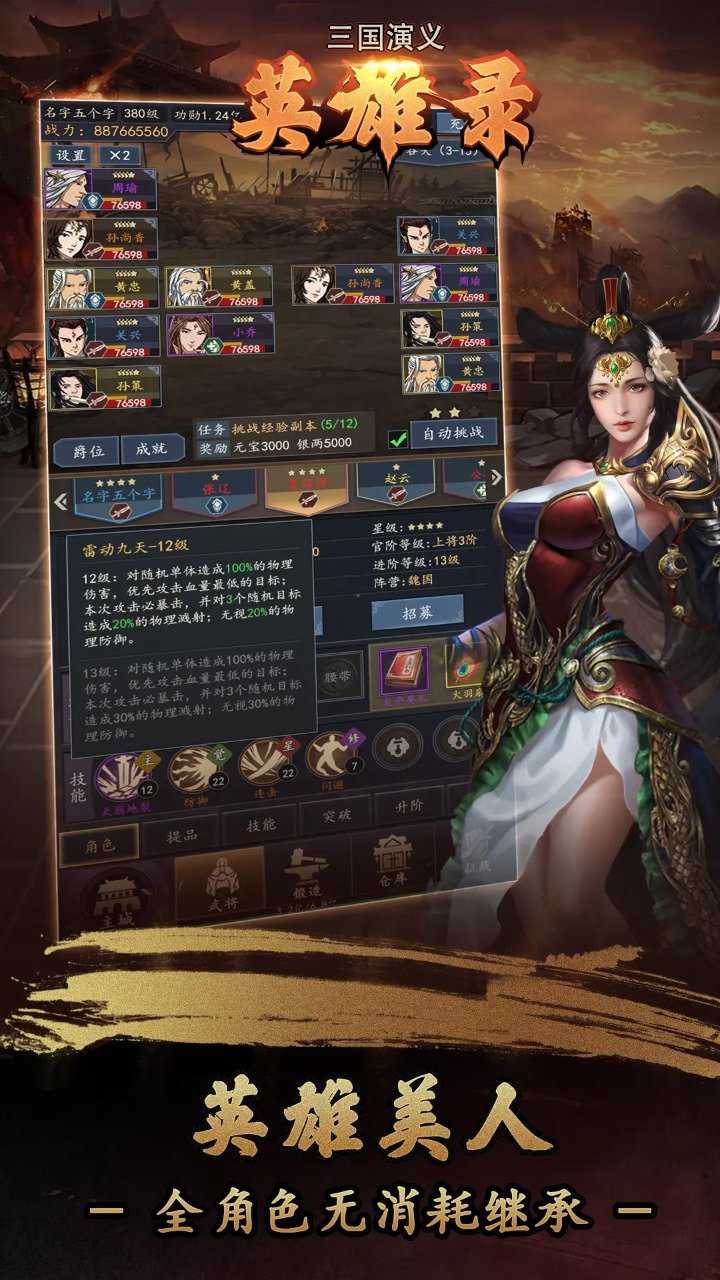
Task: Toggle the 自动挑战 green checkbox
Action: pyautogui.click(x=398, y=438)
